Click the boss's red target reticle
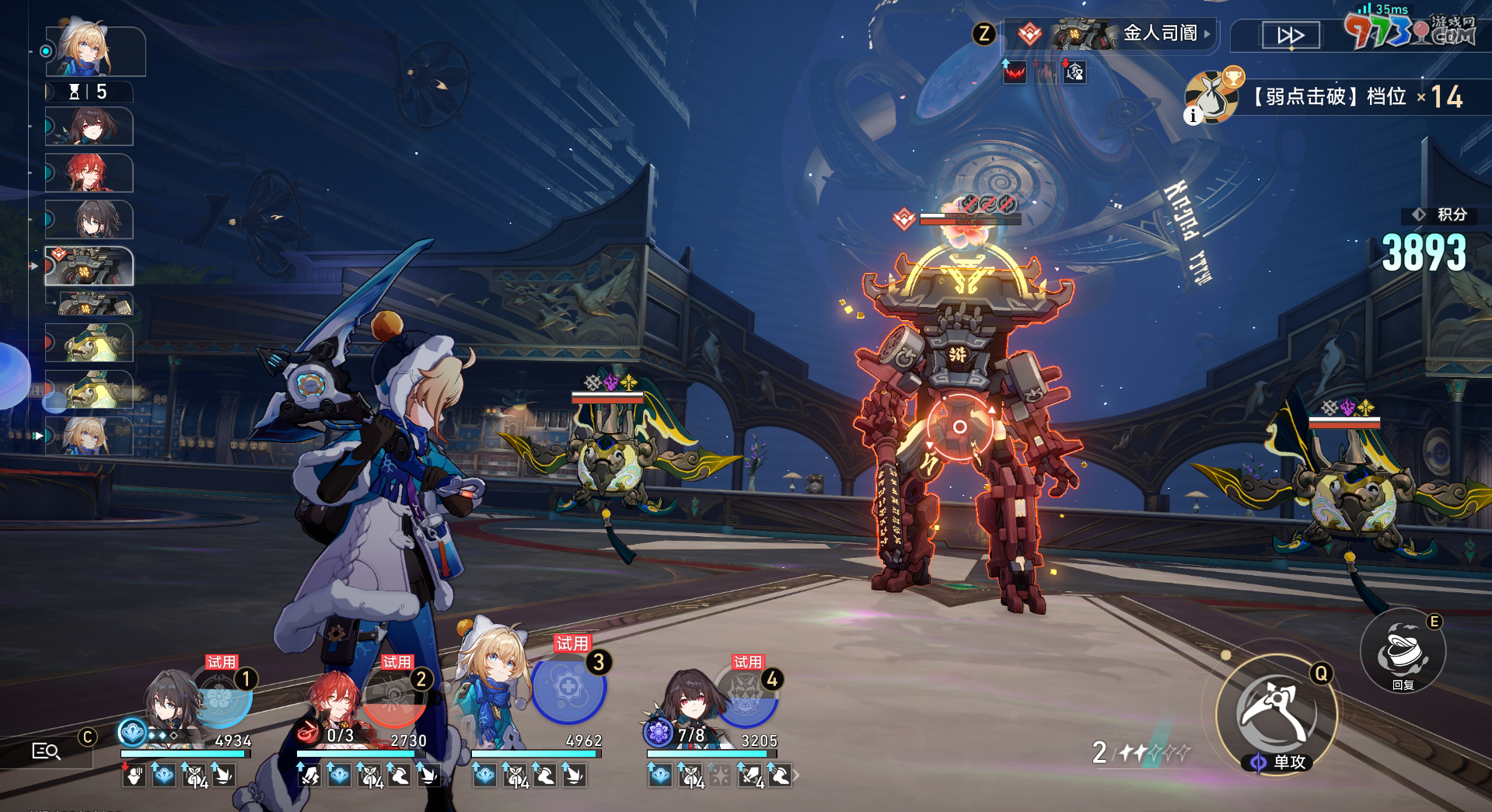Screen dimensions: 1492x812 959,427
